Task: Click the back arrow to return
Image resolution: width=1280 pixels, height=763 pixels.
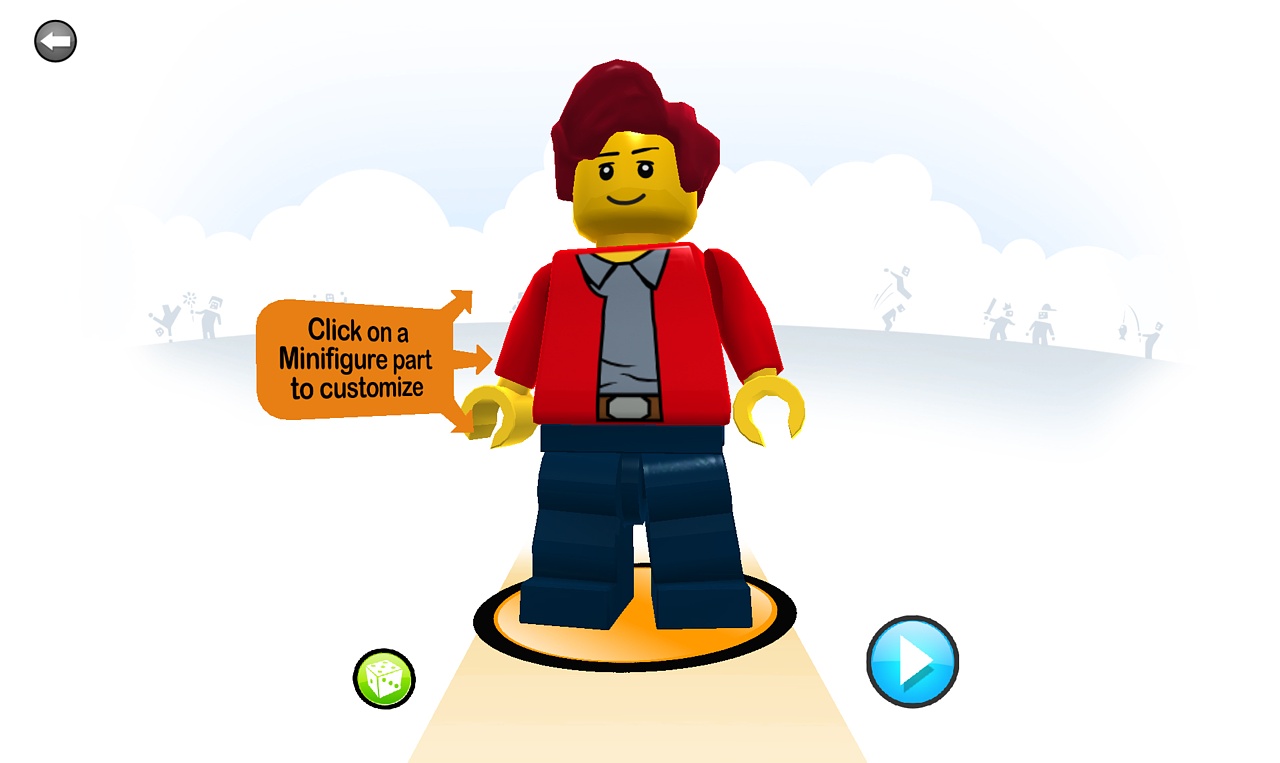Action: (x=55, y=40)
